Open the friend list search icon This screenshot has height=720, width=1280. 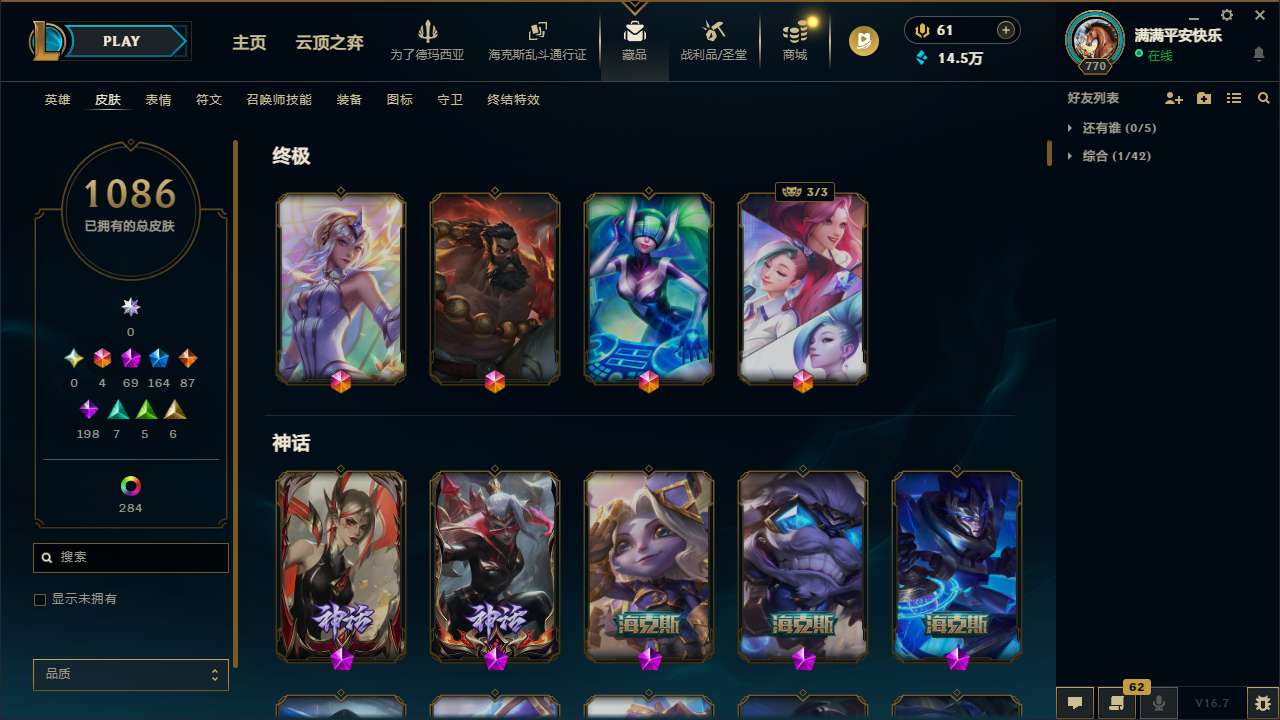click(x=1264, y=98)
